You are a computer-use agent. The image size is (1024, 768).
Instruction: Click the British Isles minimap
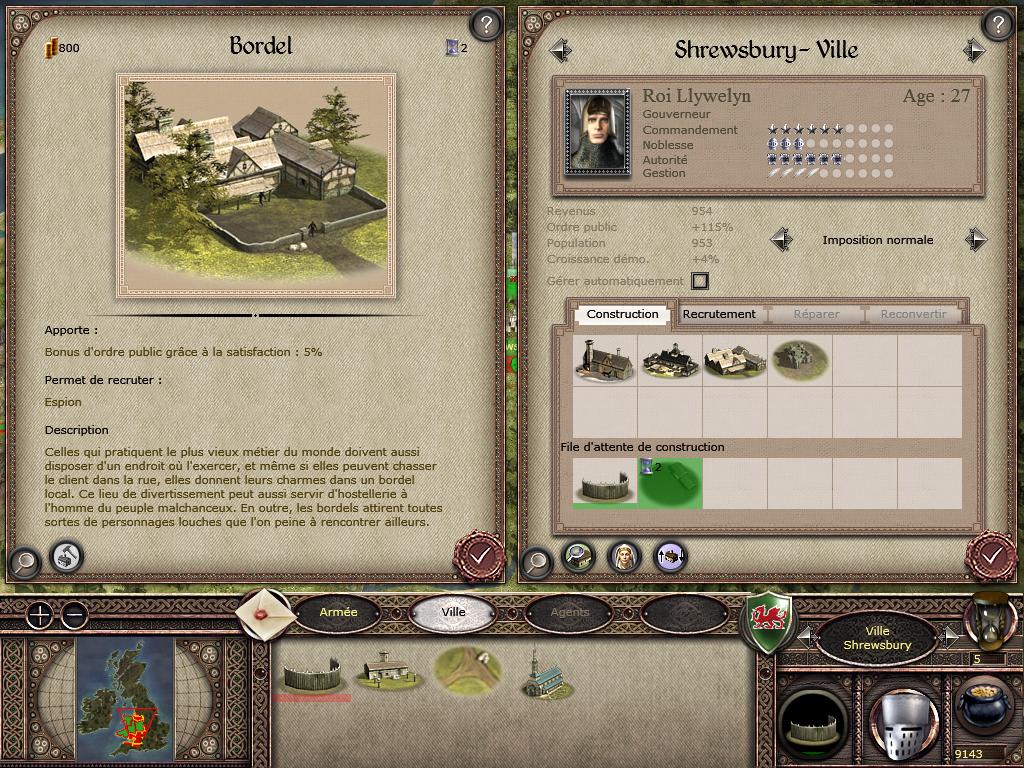coord(125,695)
